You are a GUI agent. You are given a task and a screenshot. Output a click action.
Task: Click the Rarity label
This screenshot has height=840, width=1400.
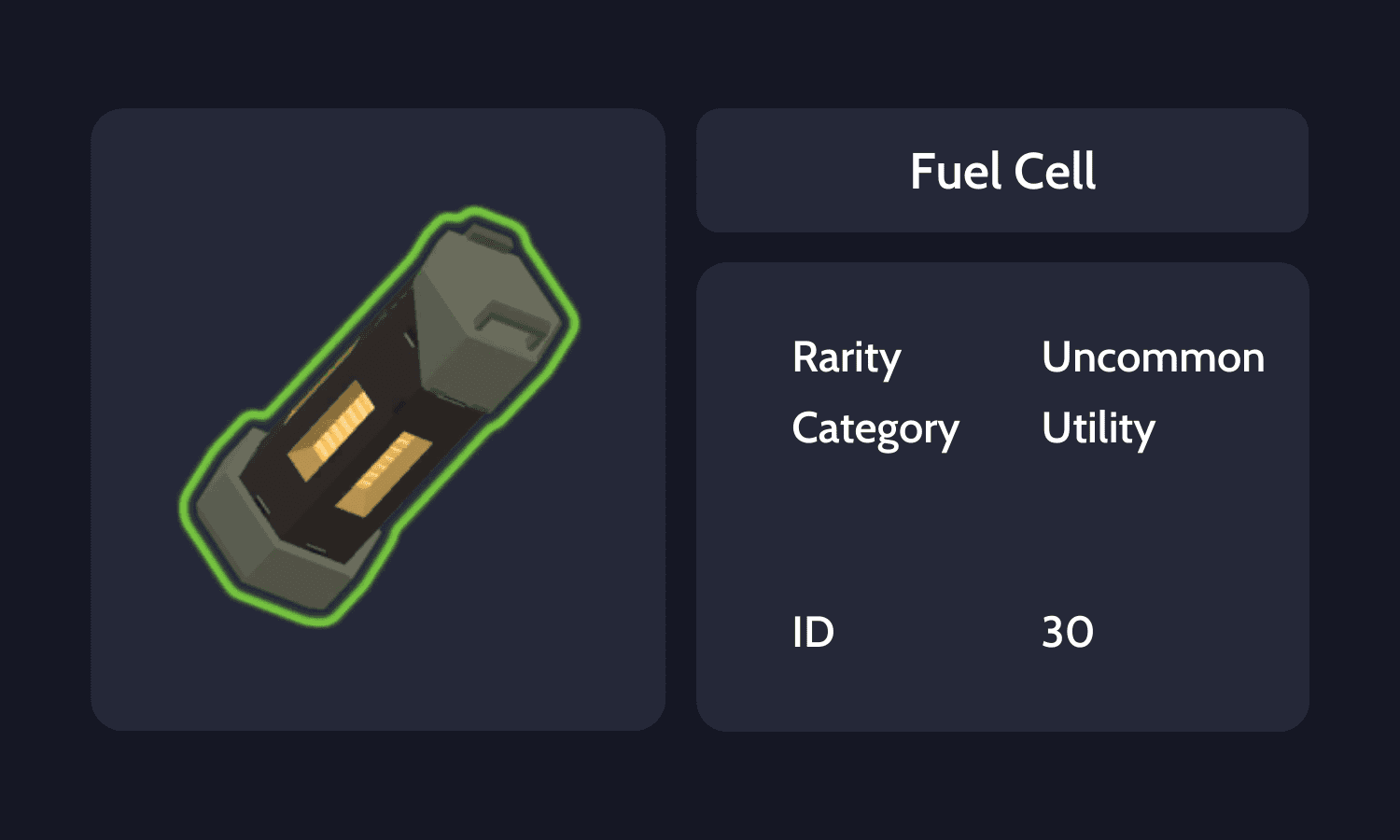(x=846, y=357)
